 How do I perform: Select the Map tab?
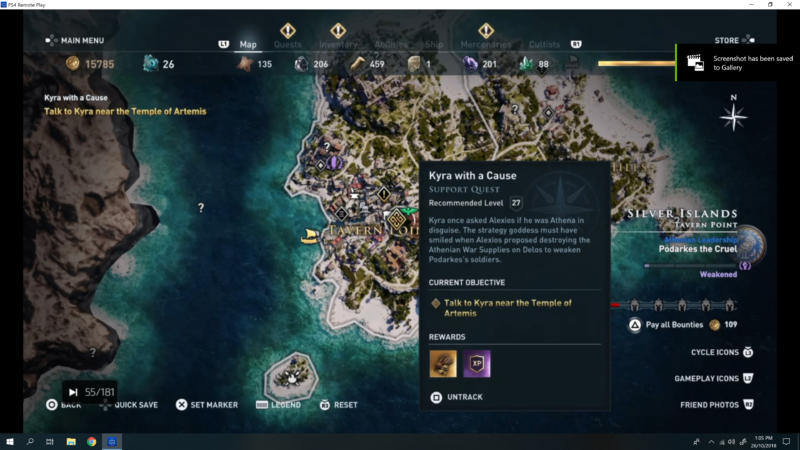click(248, 44)
